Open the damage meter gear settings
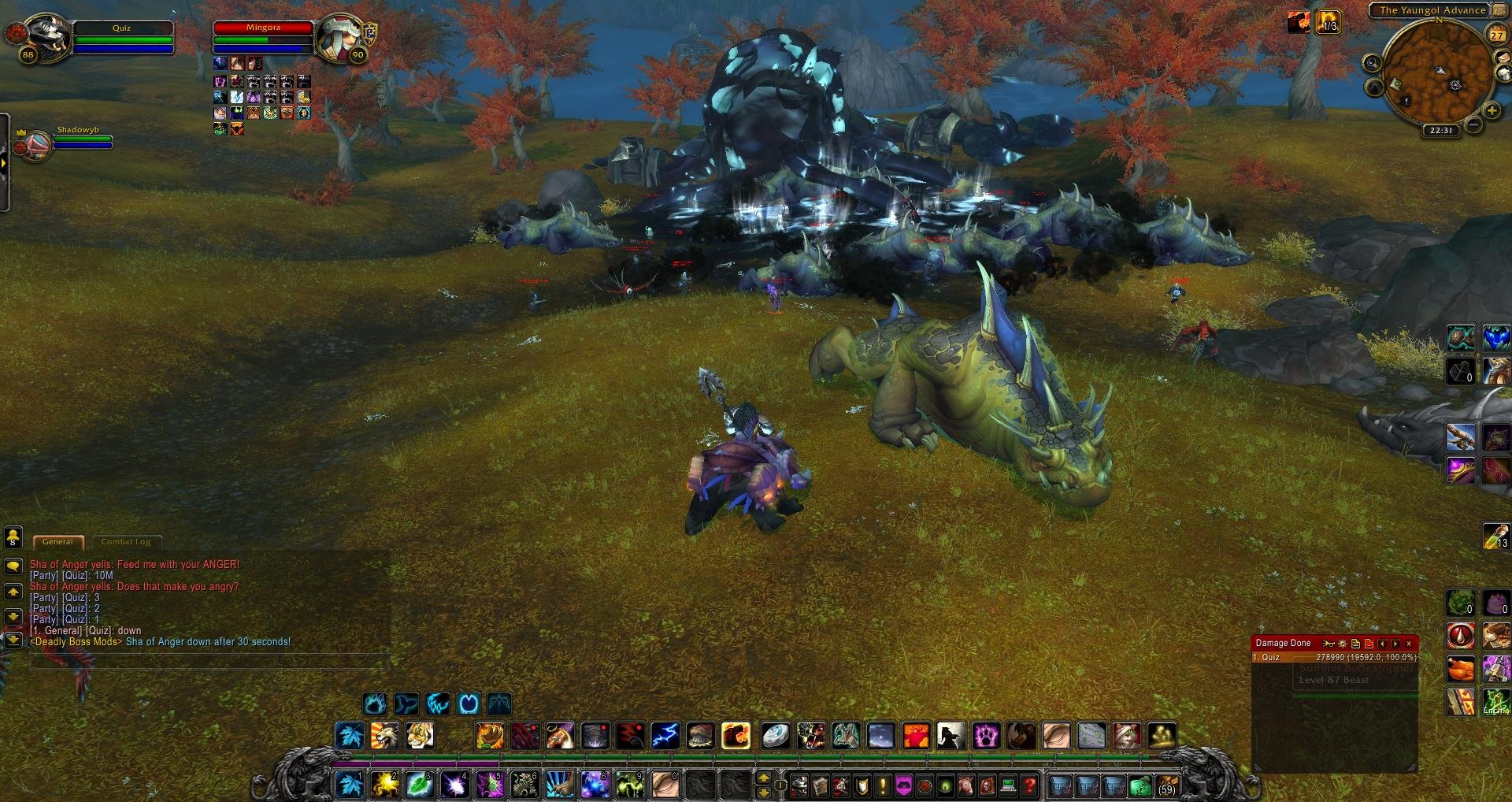 click(x=1343, y=644)
